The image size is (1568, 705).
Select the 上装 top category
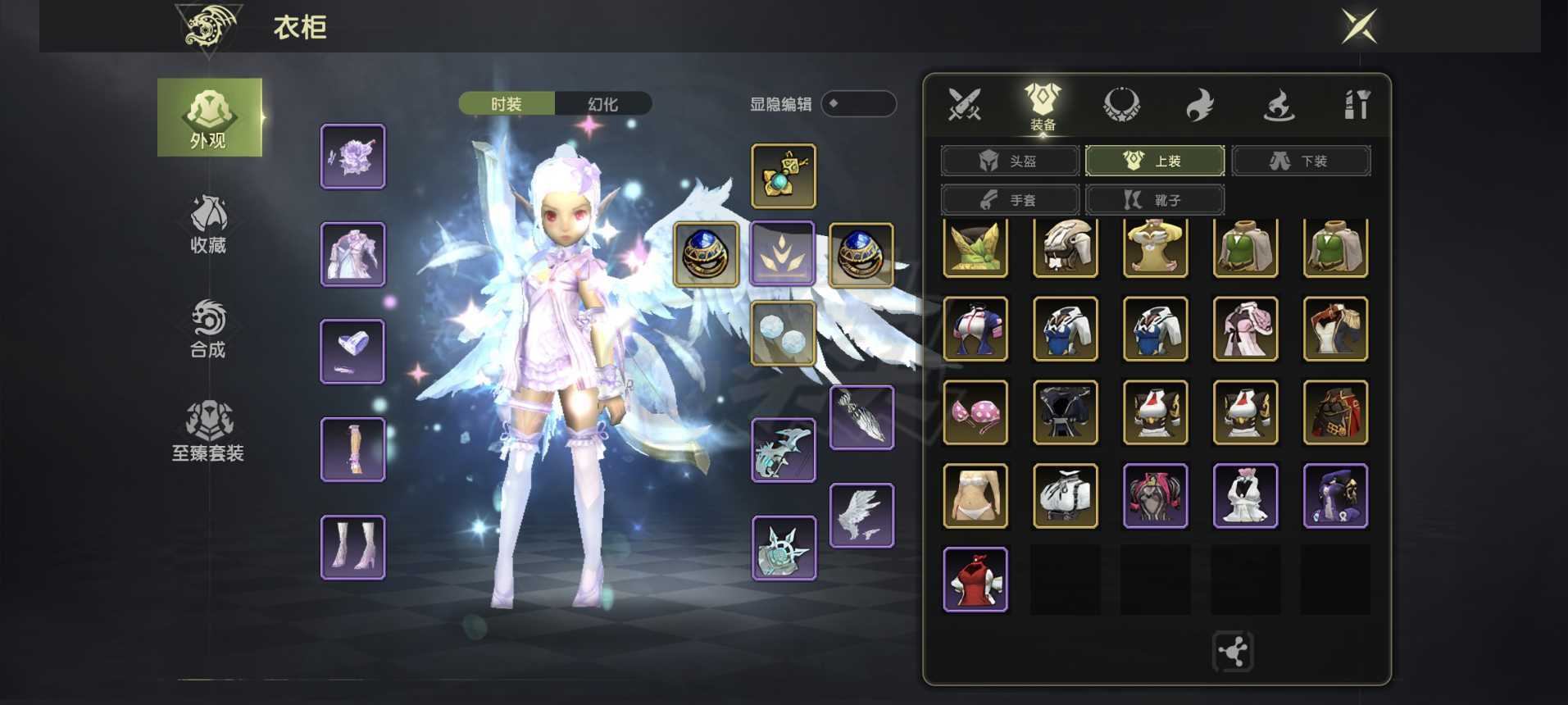point(1154,161)
